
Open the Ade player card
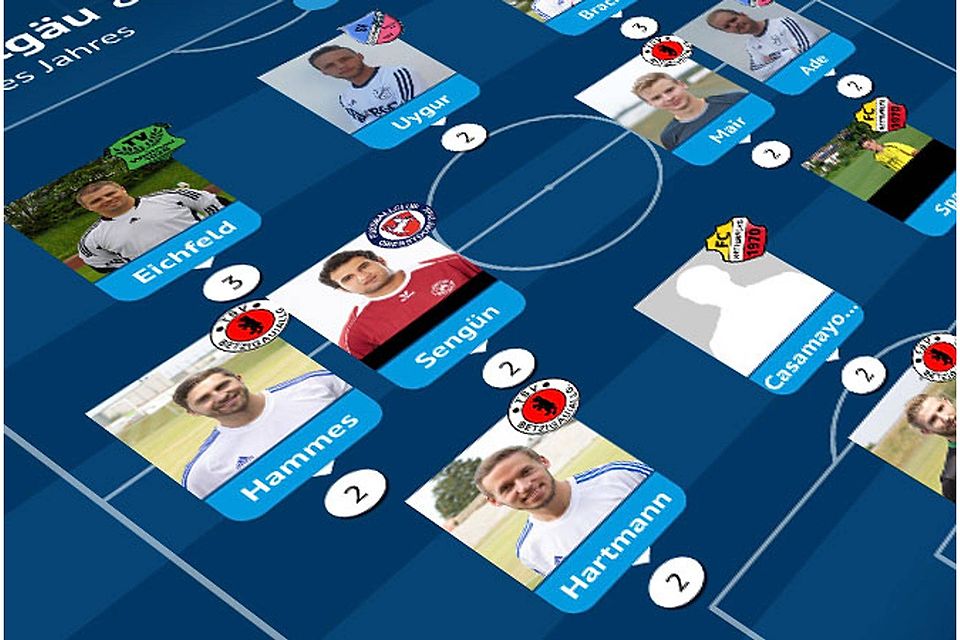point(768,46)
